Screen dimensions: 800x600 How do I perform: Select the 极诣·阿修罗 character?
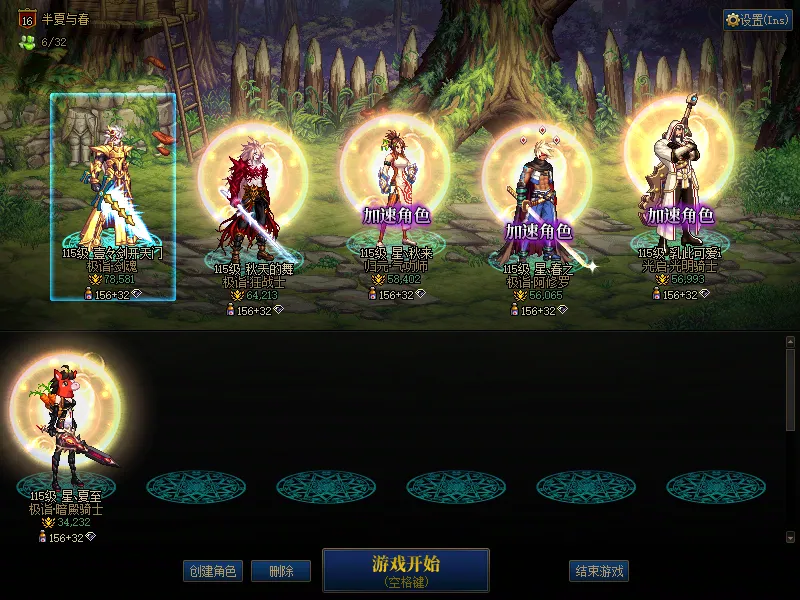tap(537, 205)
